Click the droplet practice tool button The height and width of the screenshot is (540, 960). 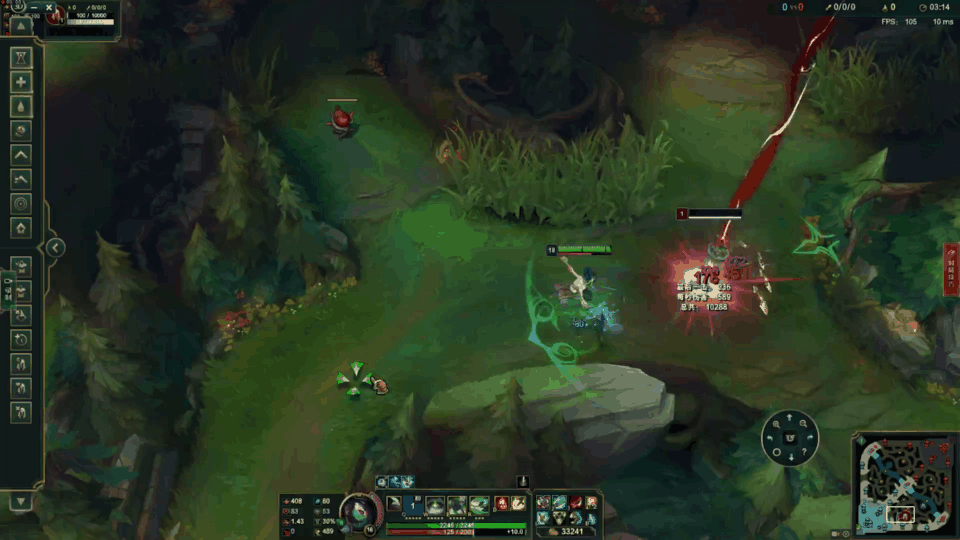(x=21, y=106)
